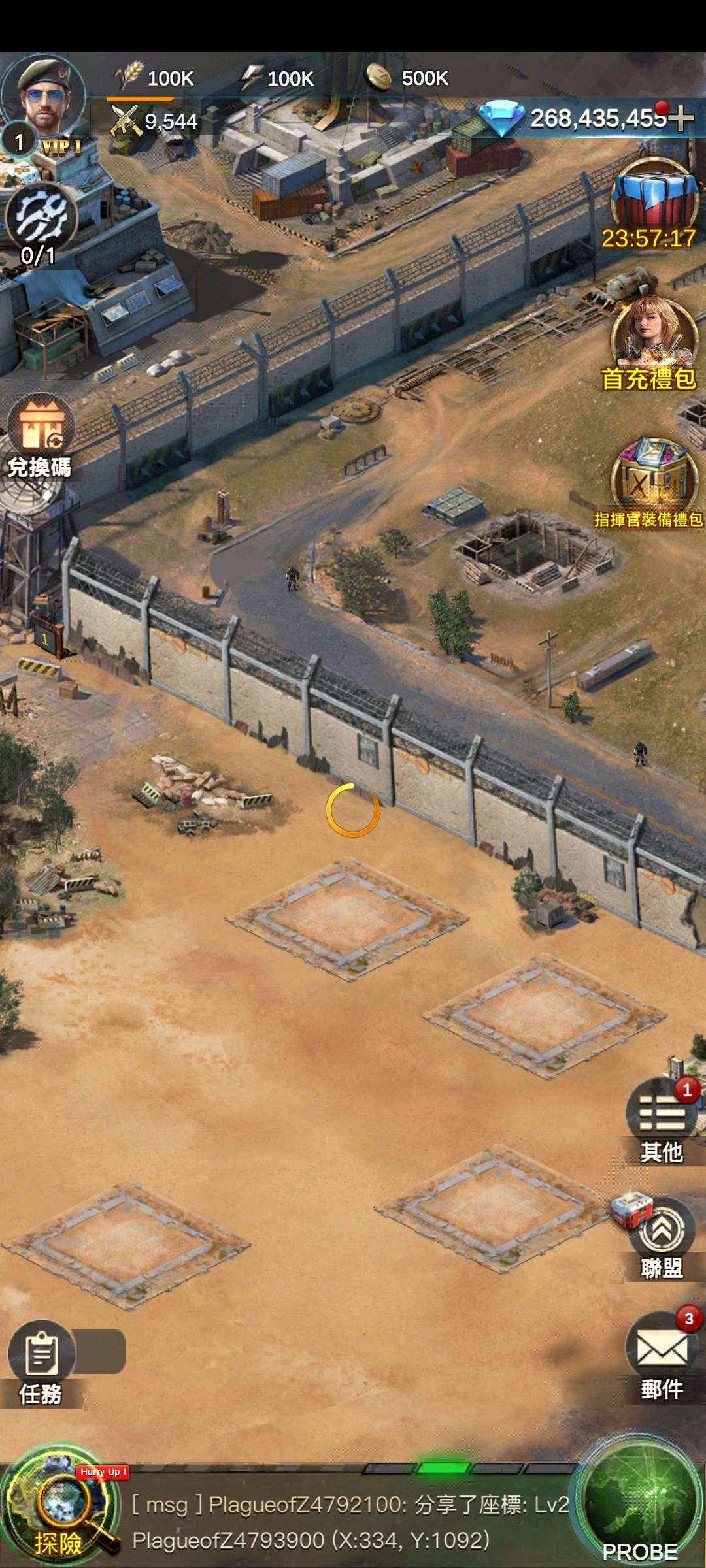The height and width of the screenshot is (1568, 706).
Task: Open the build queue wrench icon
Action: [41, 218]
